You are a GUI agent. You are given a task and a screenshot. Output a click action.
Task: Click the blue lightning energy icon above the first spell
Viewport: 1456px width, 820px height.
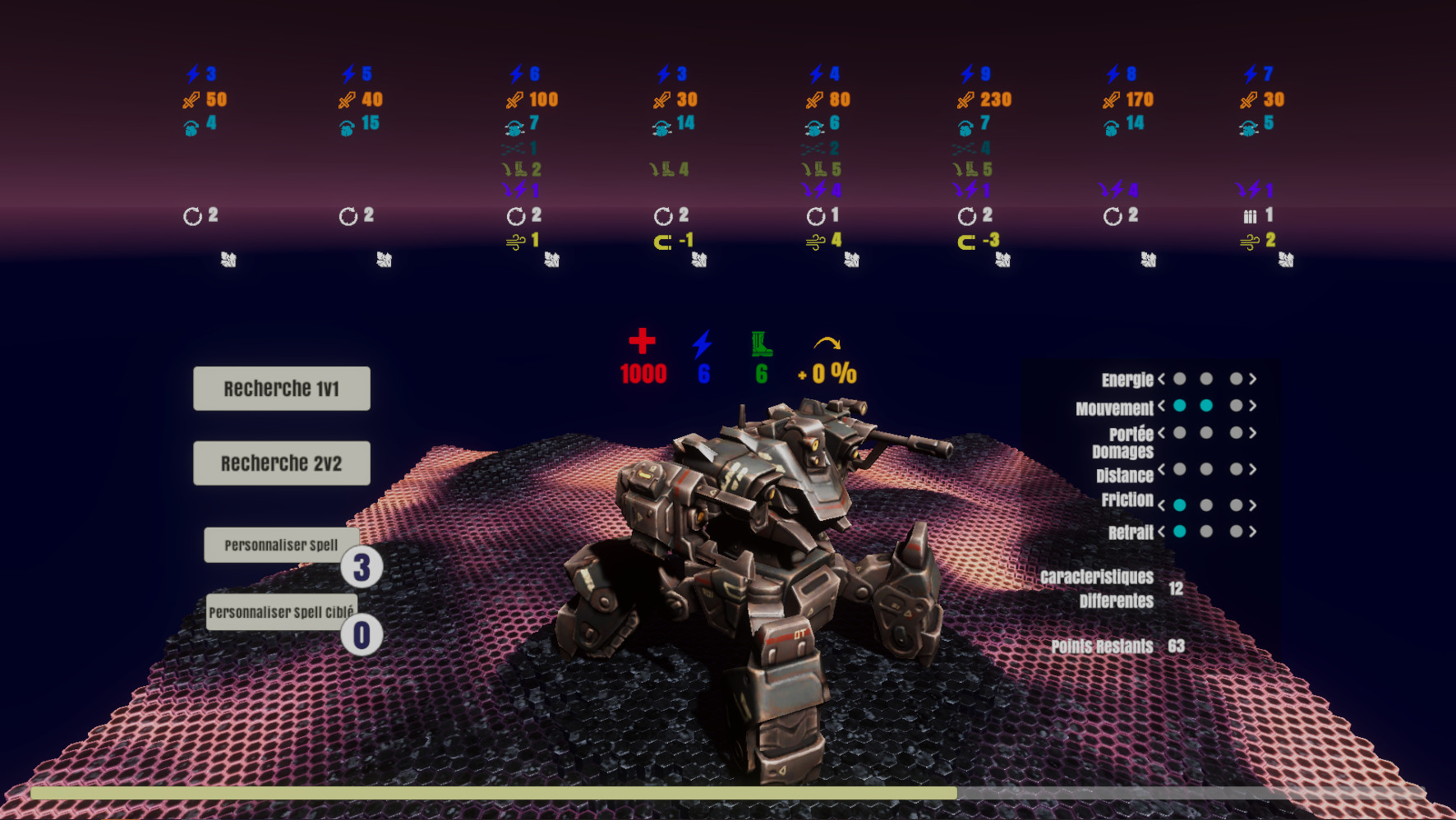pos(191,73)
